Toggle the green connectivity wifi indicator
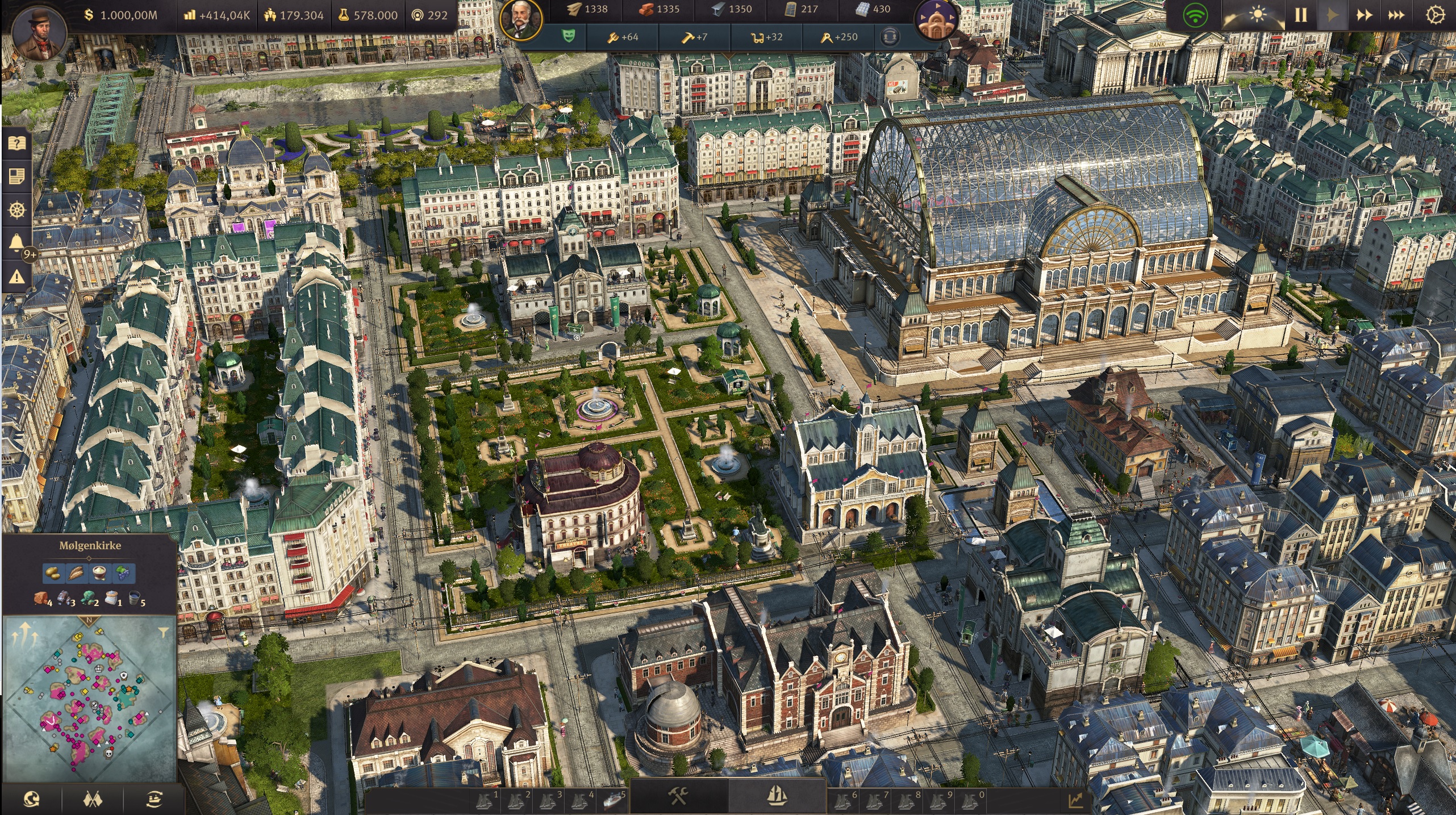 pos(1195,16)
